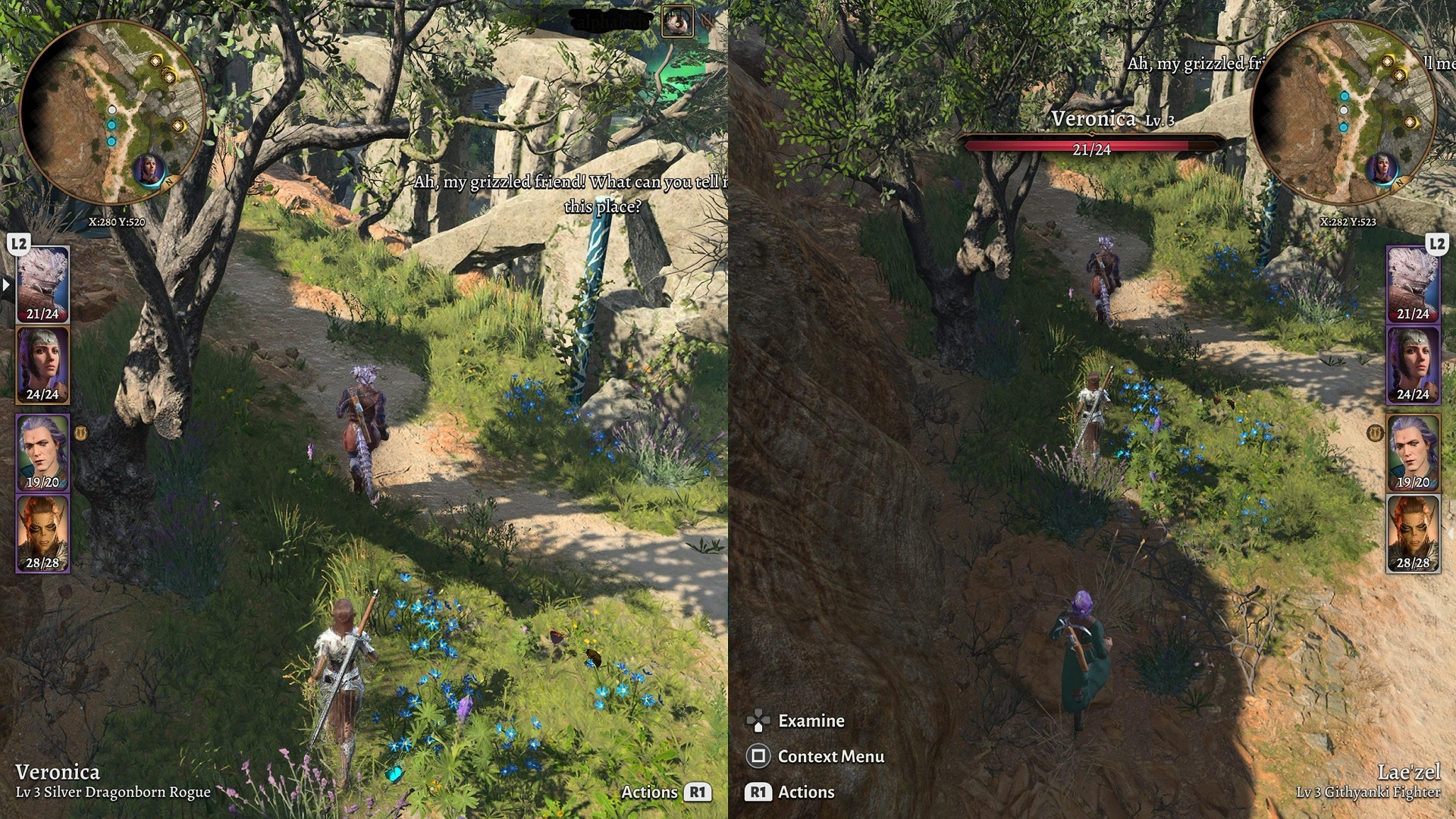This screenshot has height=819, width=1456.
Task: Select Astarion's portrait showing 19/20 HP
Action: (x=42, y=451)
